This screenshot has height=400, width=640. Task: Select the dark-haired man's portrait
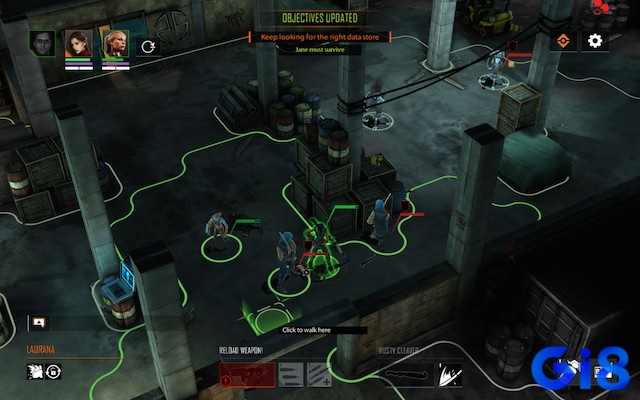point(43,43)
